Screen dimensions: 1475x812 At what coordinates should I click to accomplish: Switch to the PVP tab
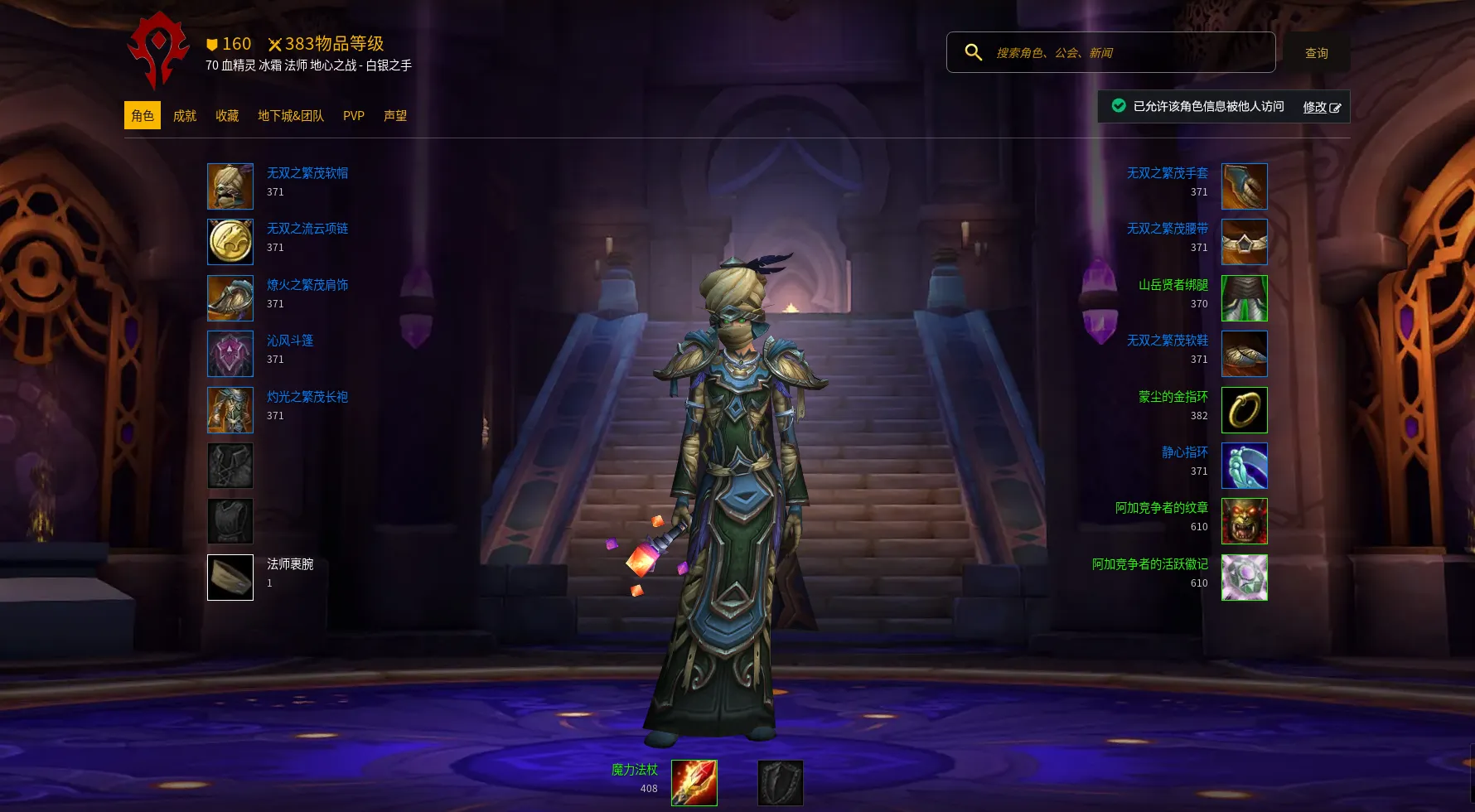pyautogui.click(x=354, y=116)
